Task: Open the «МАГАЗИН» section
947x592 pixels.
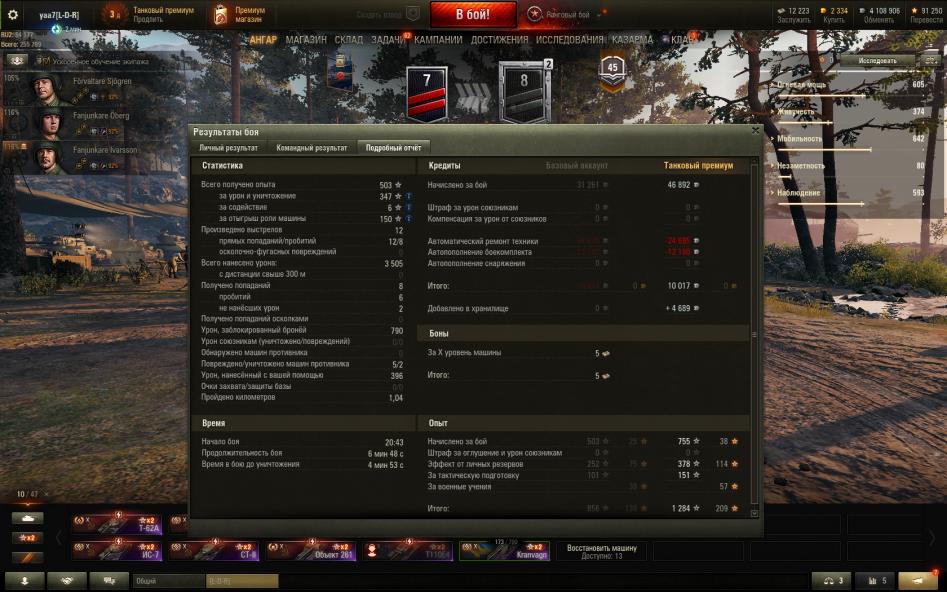Action: [x=306, y=40]
